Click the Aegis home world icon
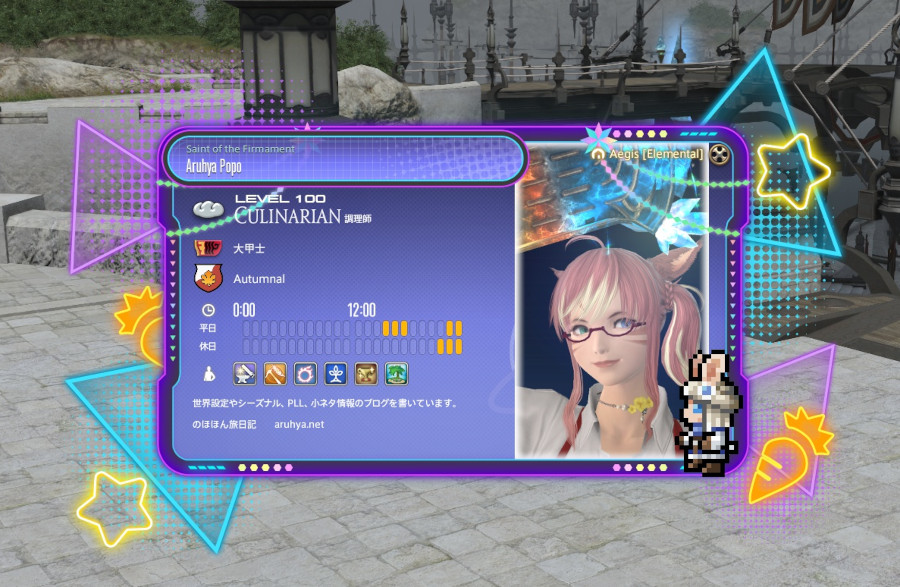Screen dimensions: 900x587 coord(599,155)
